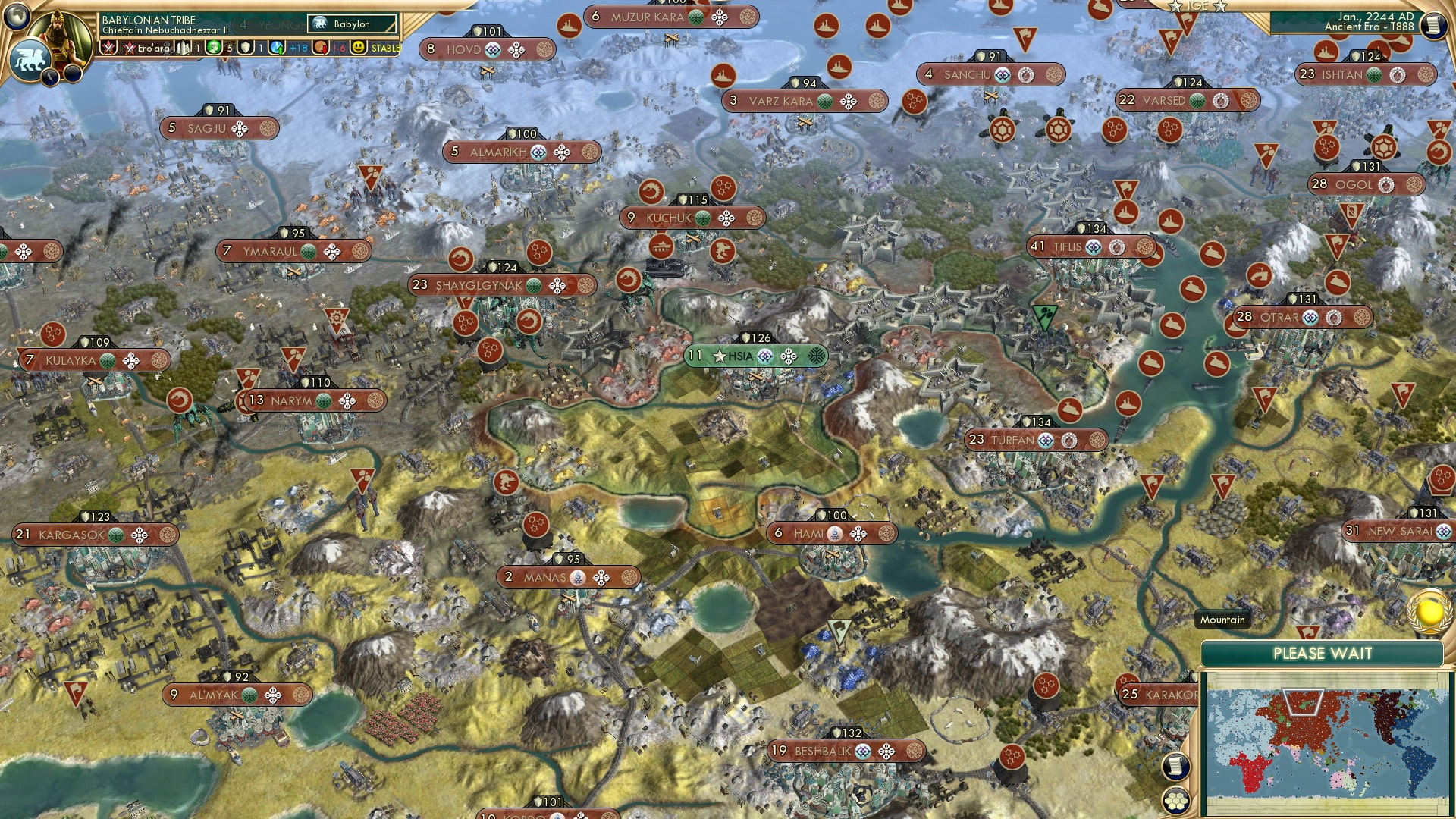Click the red battleship unit icon near Varz Kara
The image size is (1456, 819).
pos(722,76)
